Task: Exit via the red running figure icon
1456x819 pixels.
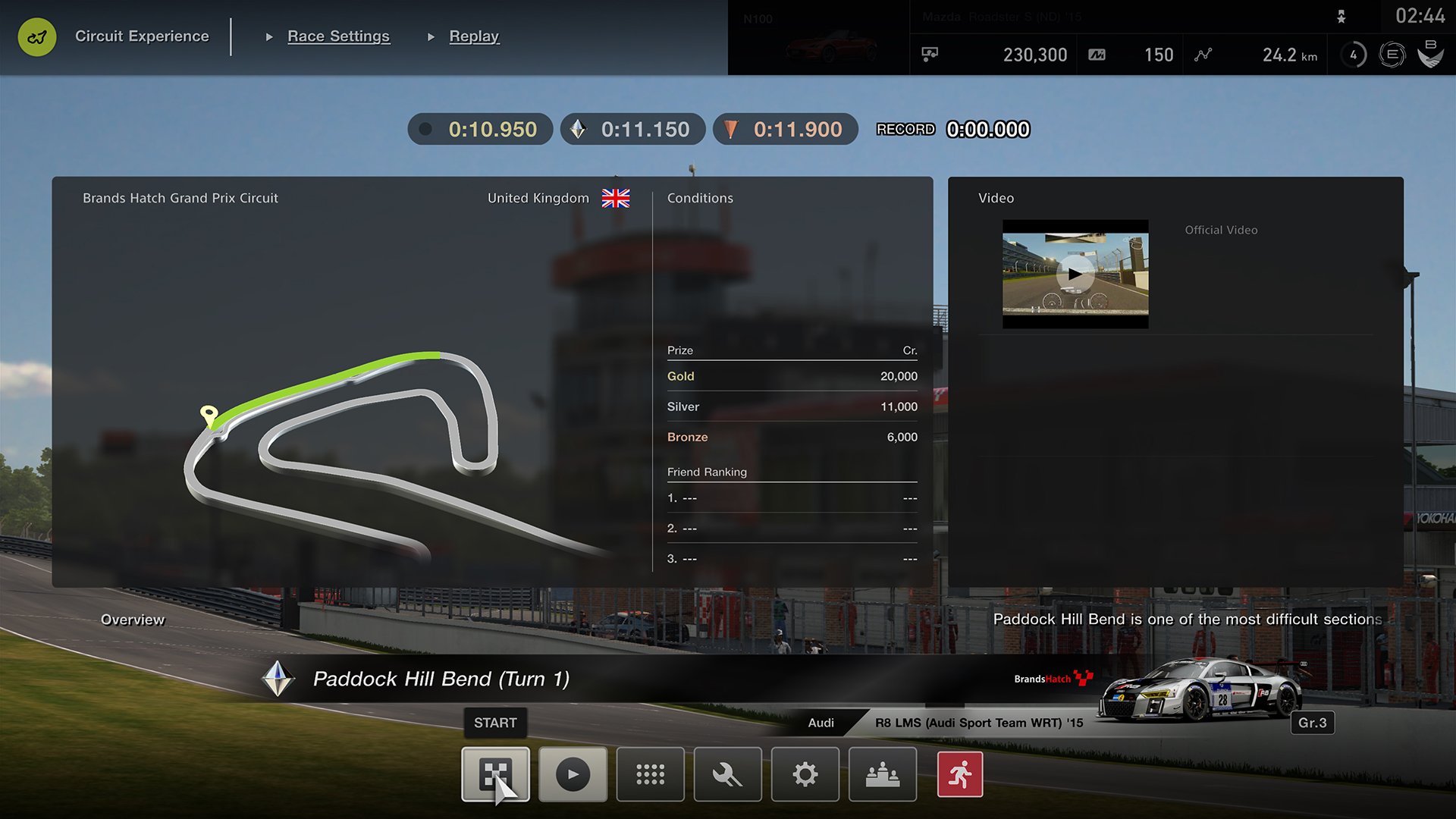Action: coord(959,774)
